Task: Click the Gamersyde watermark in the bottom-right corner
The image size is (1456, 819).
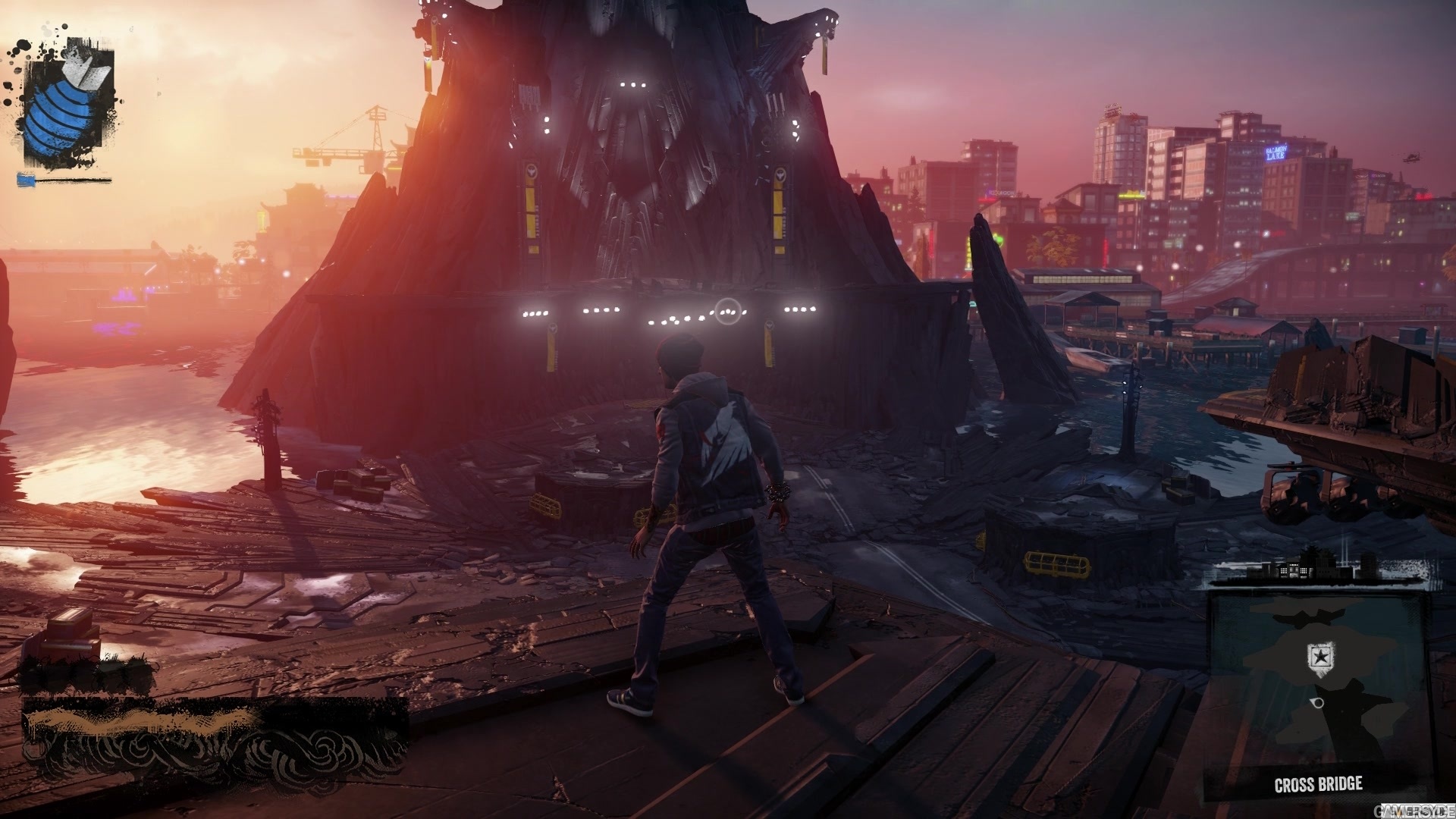Action: [1414, 812]
